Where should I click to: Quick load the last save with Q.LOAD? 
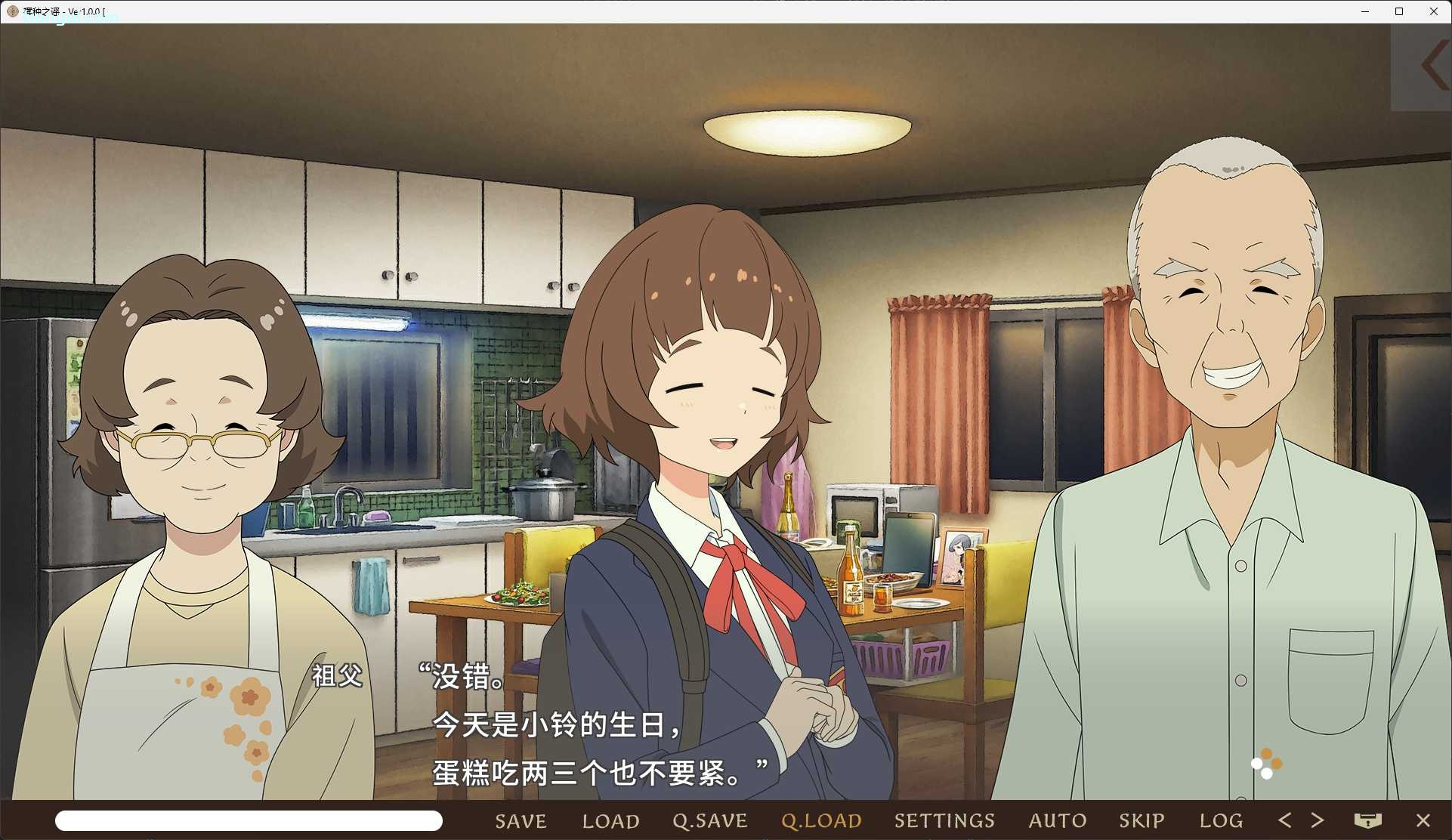pos(820,820)
